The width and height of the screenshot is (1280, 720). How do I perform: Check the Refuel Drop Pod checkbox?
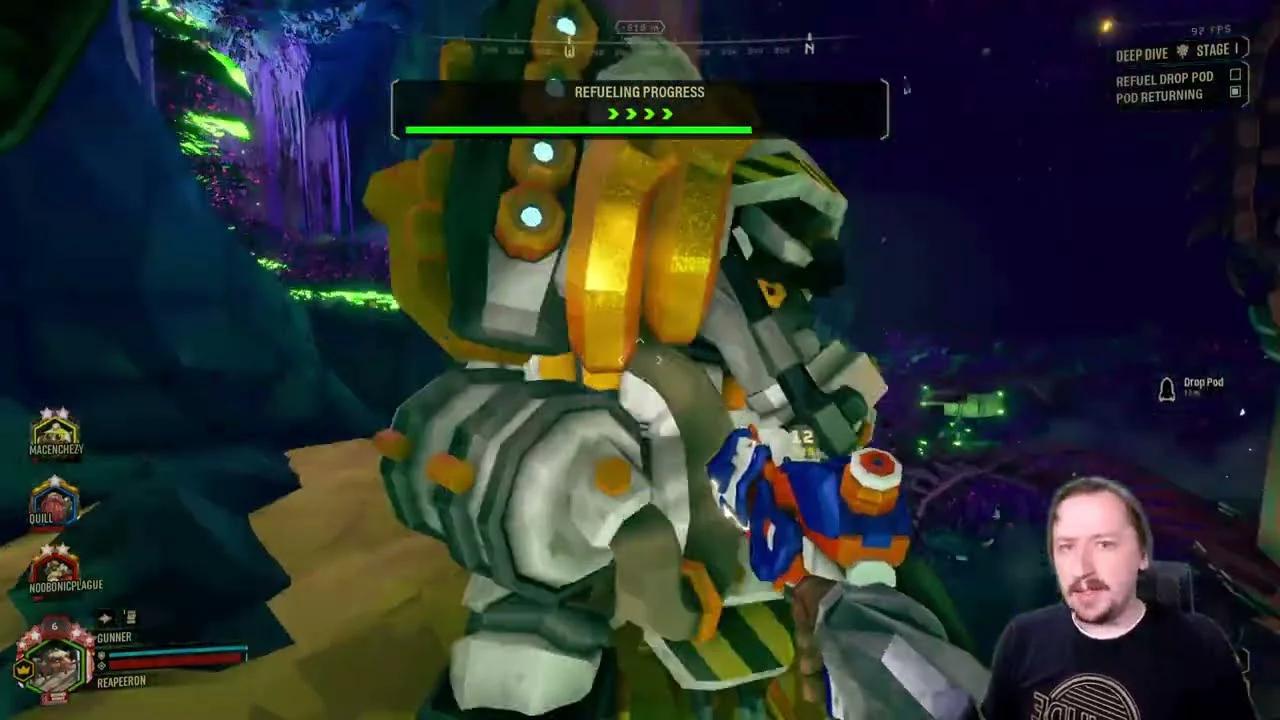pos(1236,76)
